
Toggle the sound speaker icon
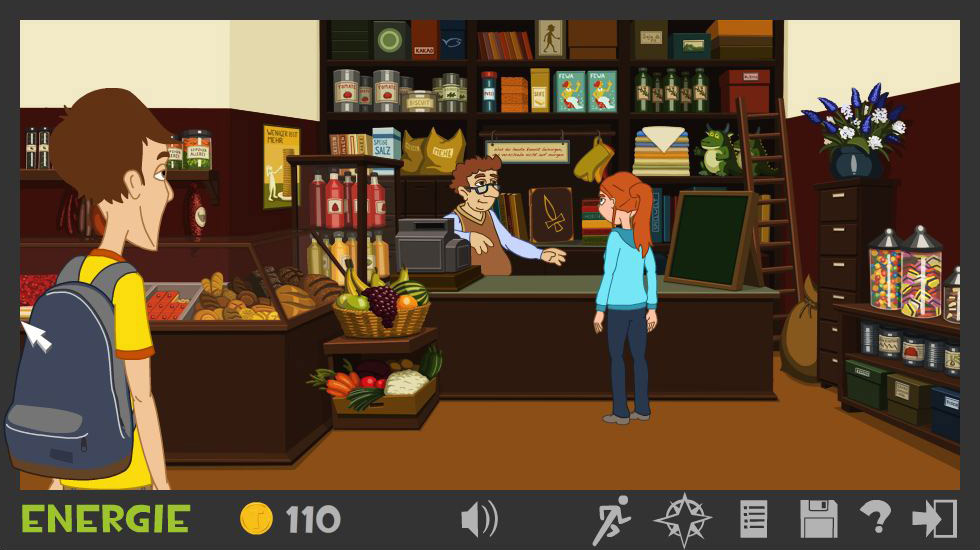click(x=479, y=519)
